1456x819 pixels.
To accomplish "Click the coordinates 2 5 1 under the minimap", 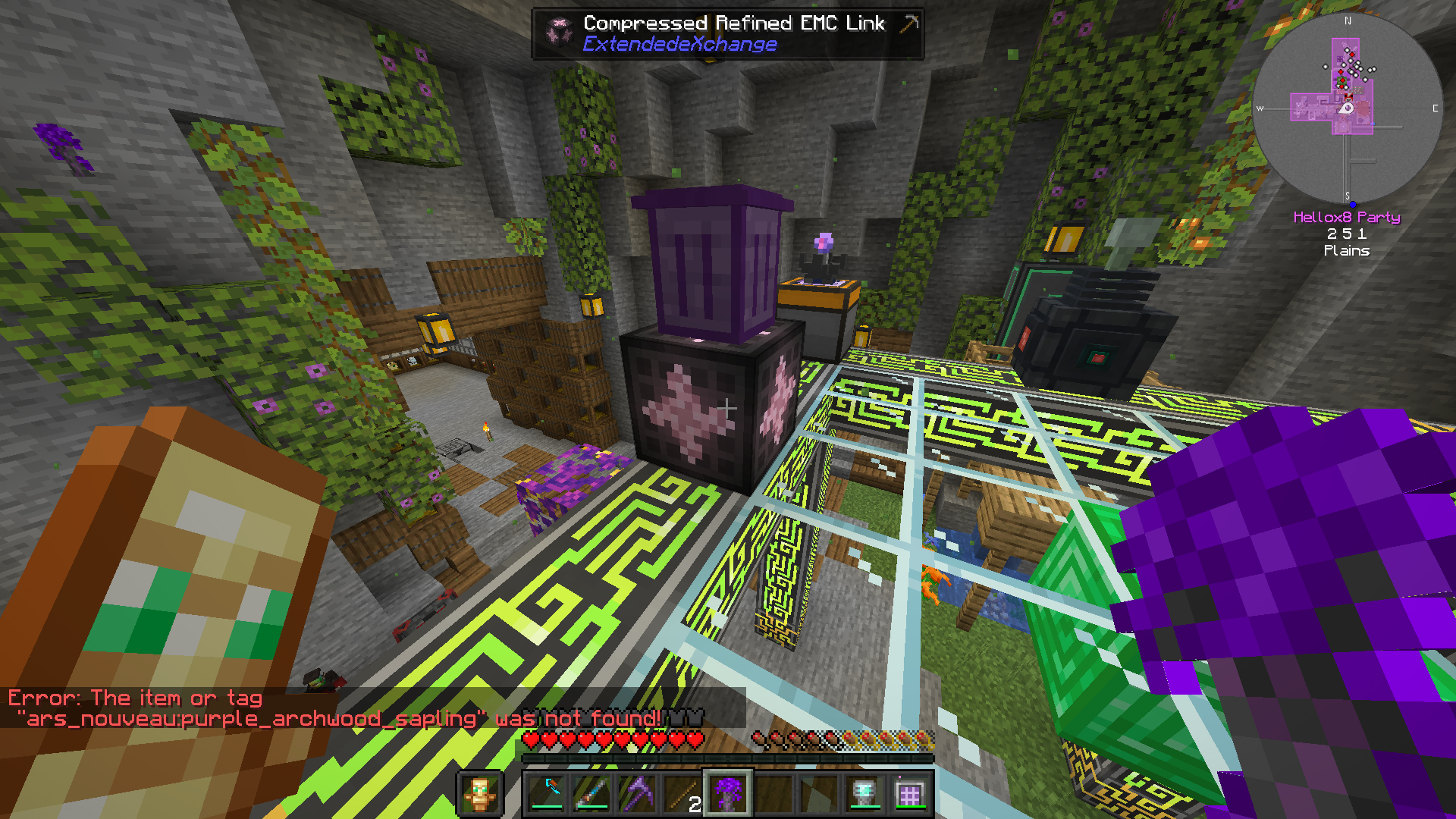I will point(1346,234).
